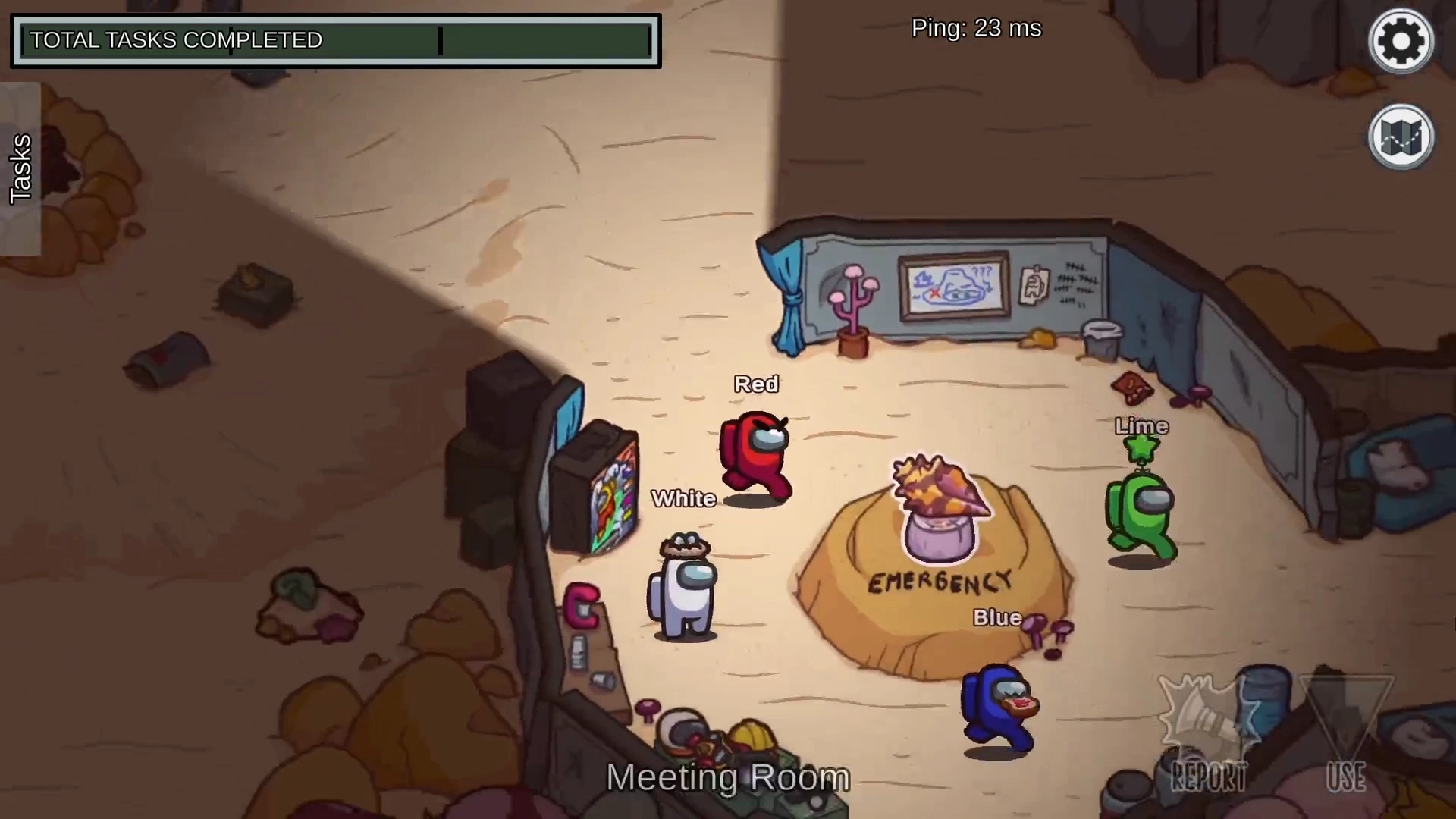1456x819 pixels.
Task: Click the Ping: 23 ms indicator
Action: (976, 28)
